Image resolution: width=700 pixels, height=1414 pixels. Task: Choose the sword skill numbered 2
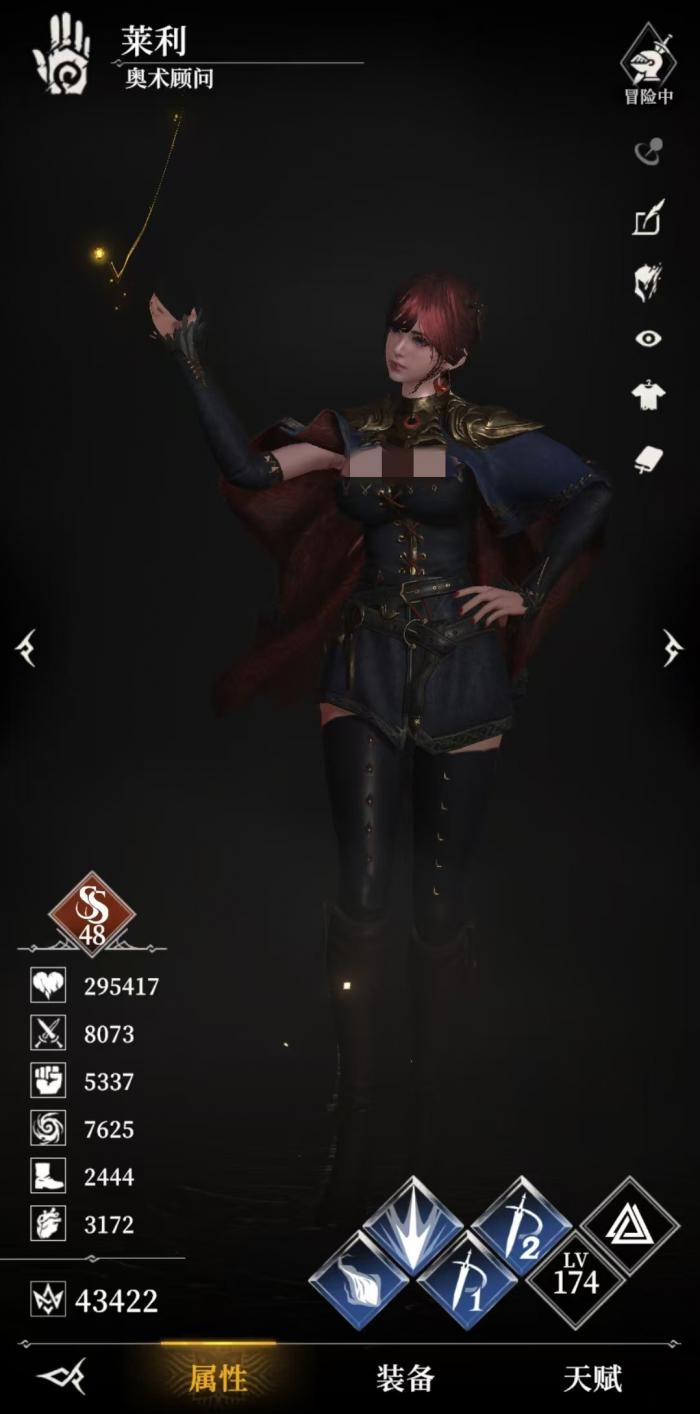[x=521, y=1227]
